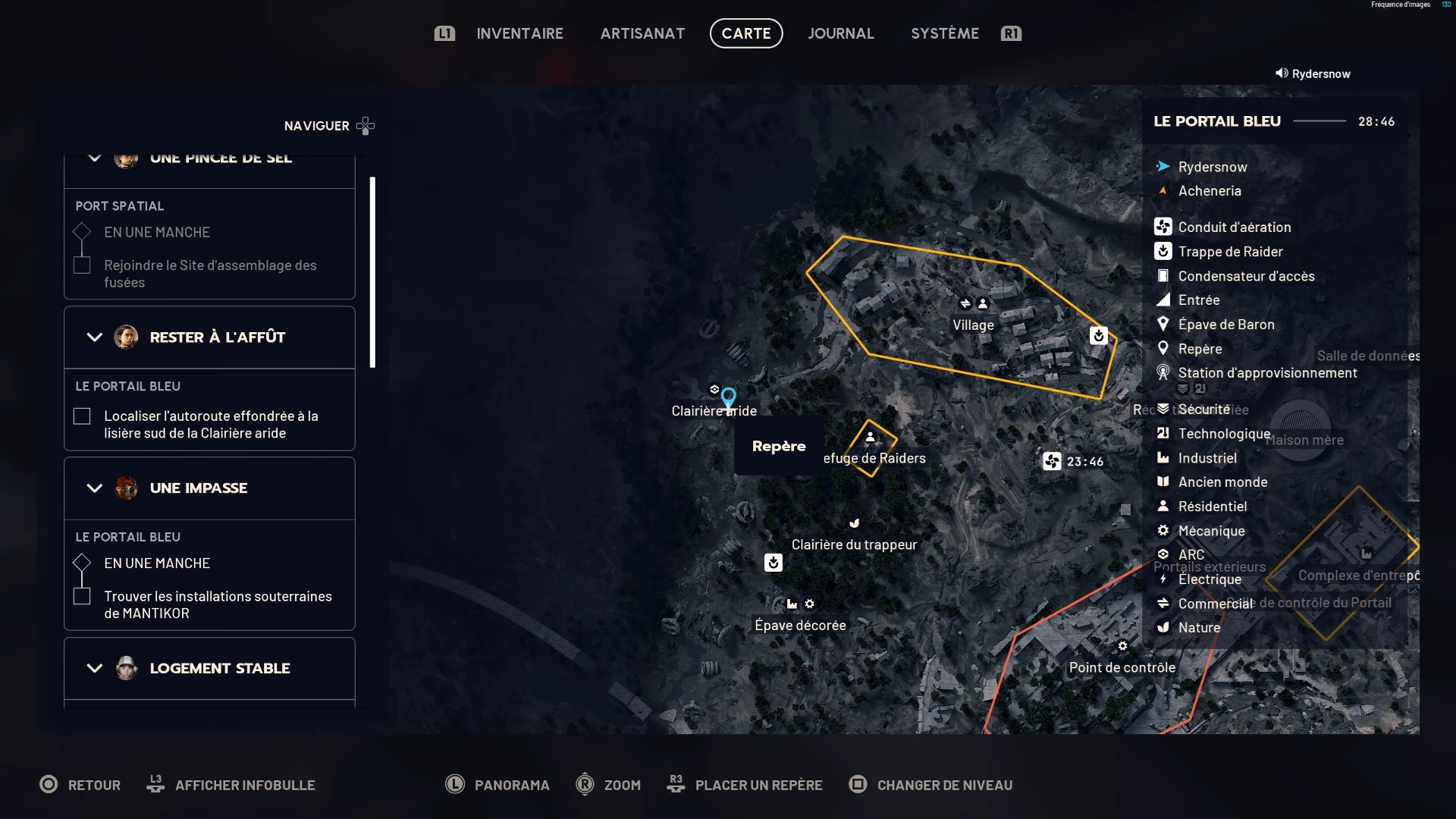Select Épave de Baron in the legend
Screen dimensions: 1456x819
tap(1225, 324)
